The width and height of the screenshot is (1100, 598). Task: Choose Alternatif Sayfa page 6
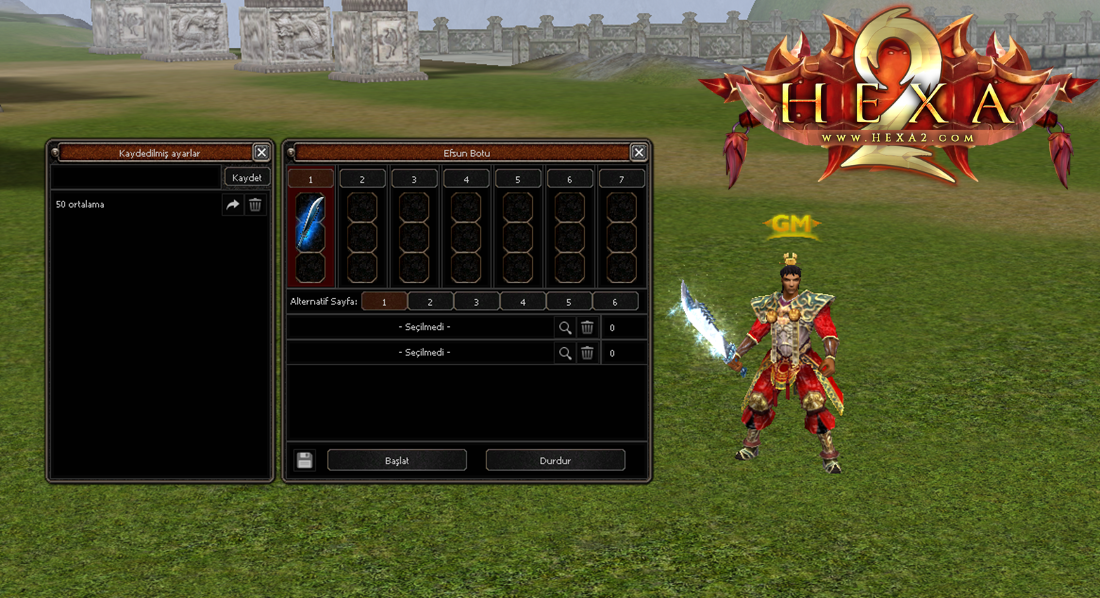pos(615,301)
